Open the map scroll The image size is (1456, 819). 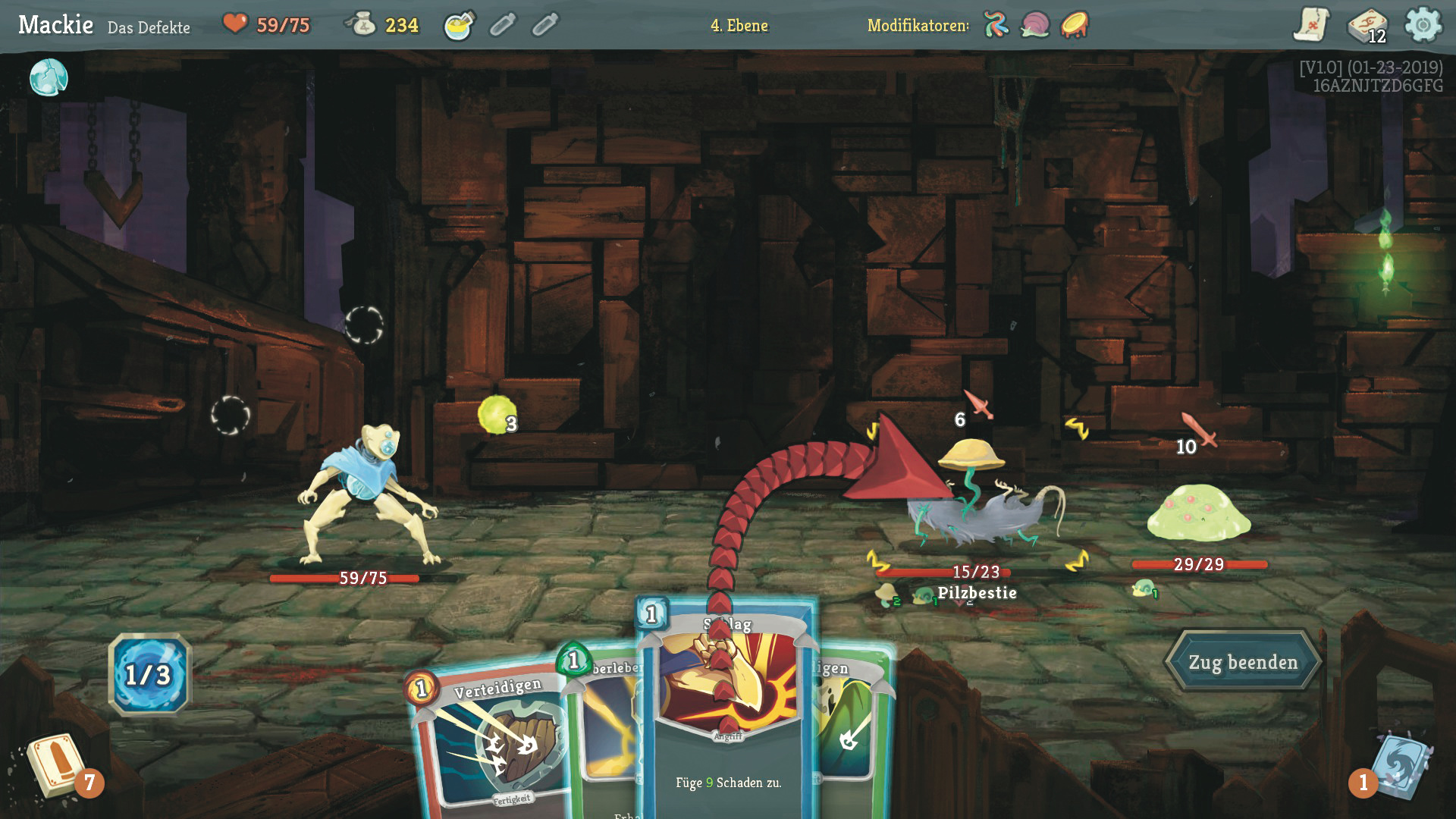[x=1310, y=25]
